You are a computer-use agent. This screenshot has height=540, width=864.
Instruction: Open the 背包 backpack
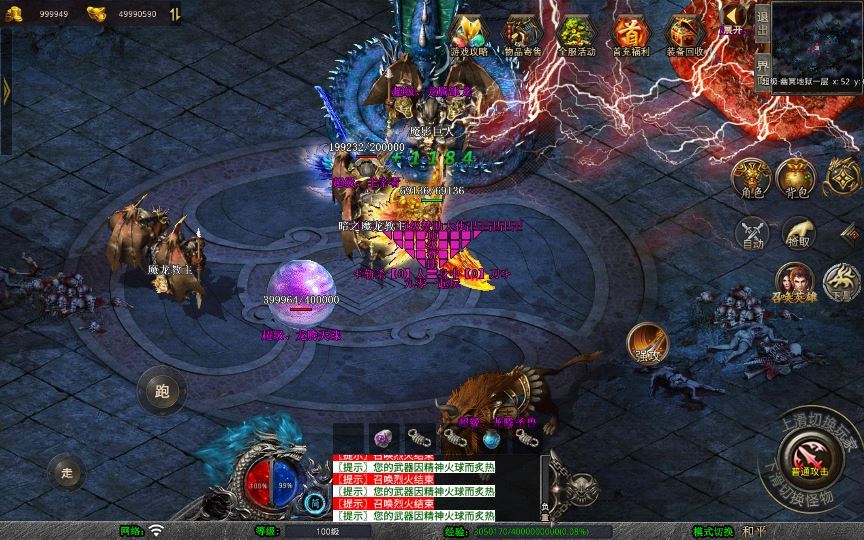pos(797,178)
